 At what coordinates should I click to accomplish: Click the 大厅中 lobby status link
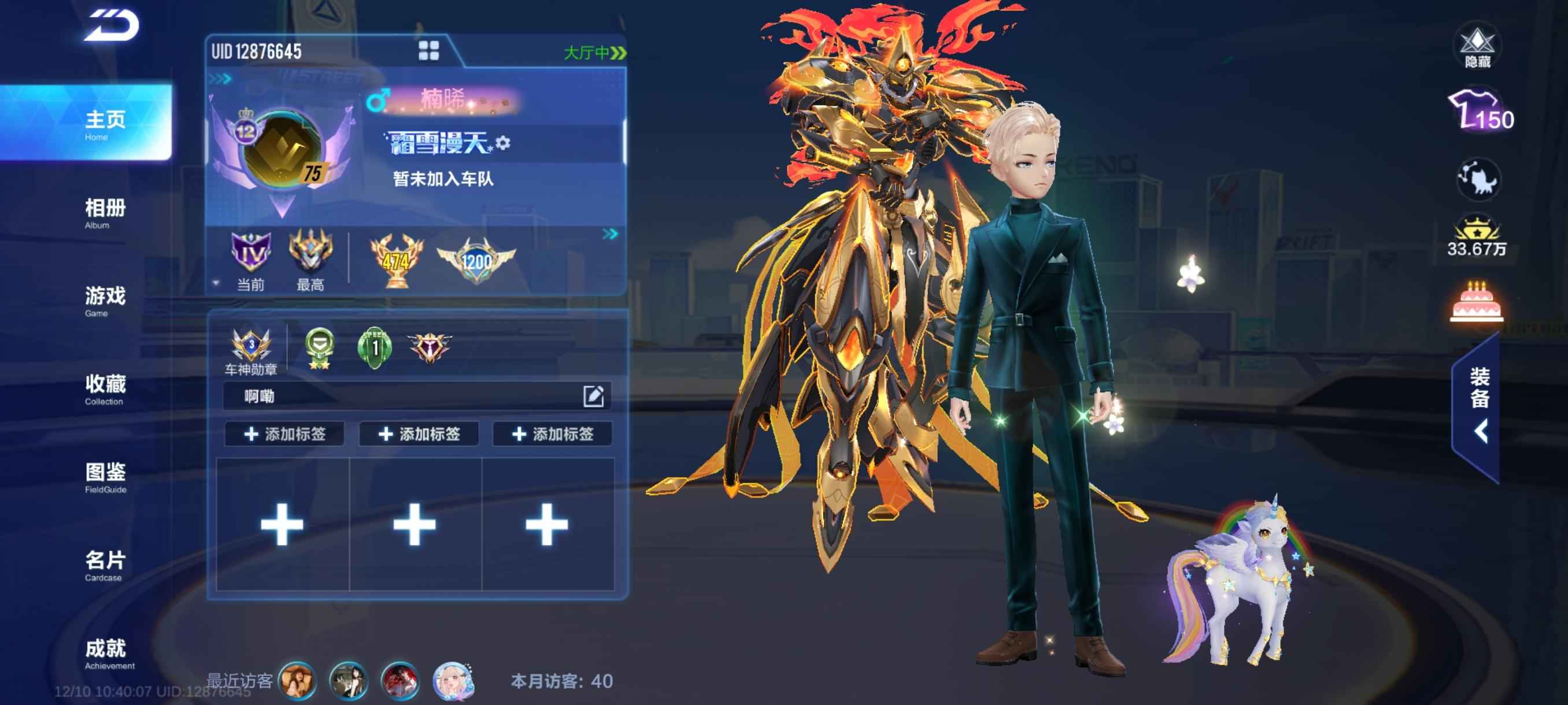(594, 53)
